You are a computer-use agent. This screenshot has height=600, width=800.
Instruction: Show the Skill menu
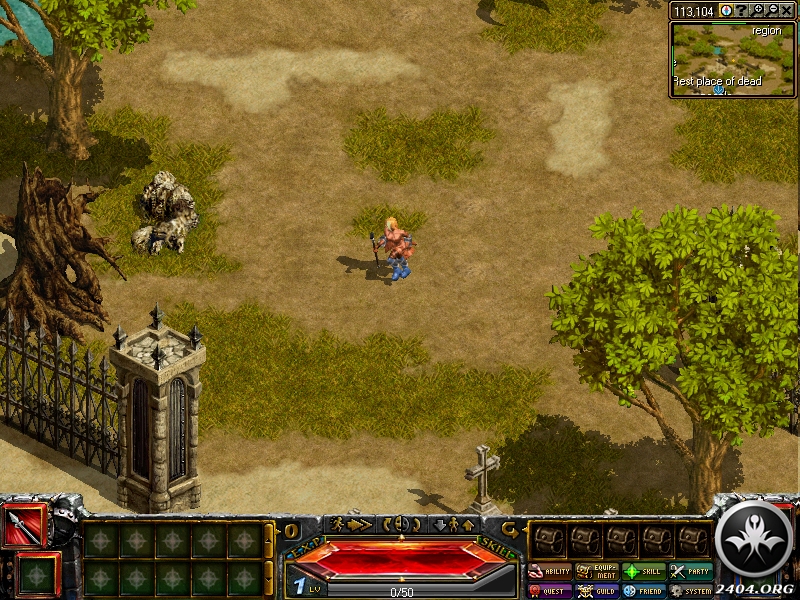tap(645, 572)
